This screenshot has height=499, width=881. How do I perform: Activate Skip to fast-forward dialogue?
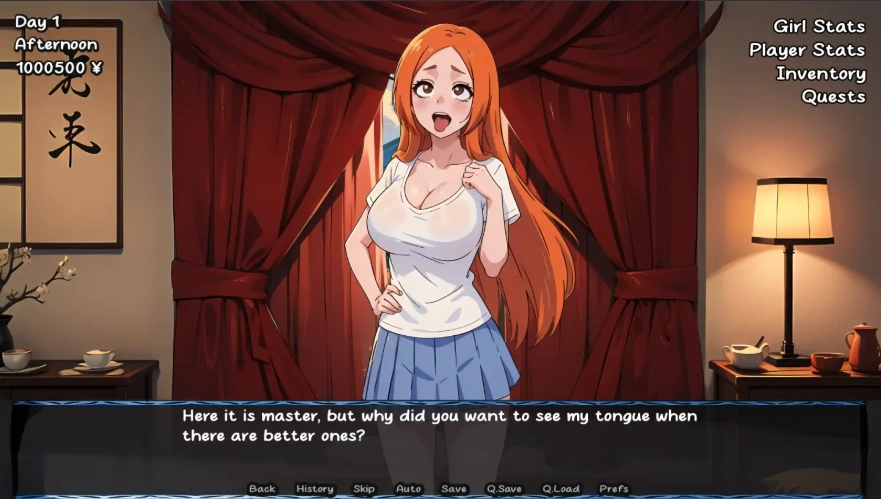364,489
